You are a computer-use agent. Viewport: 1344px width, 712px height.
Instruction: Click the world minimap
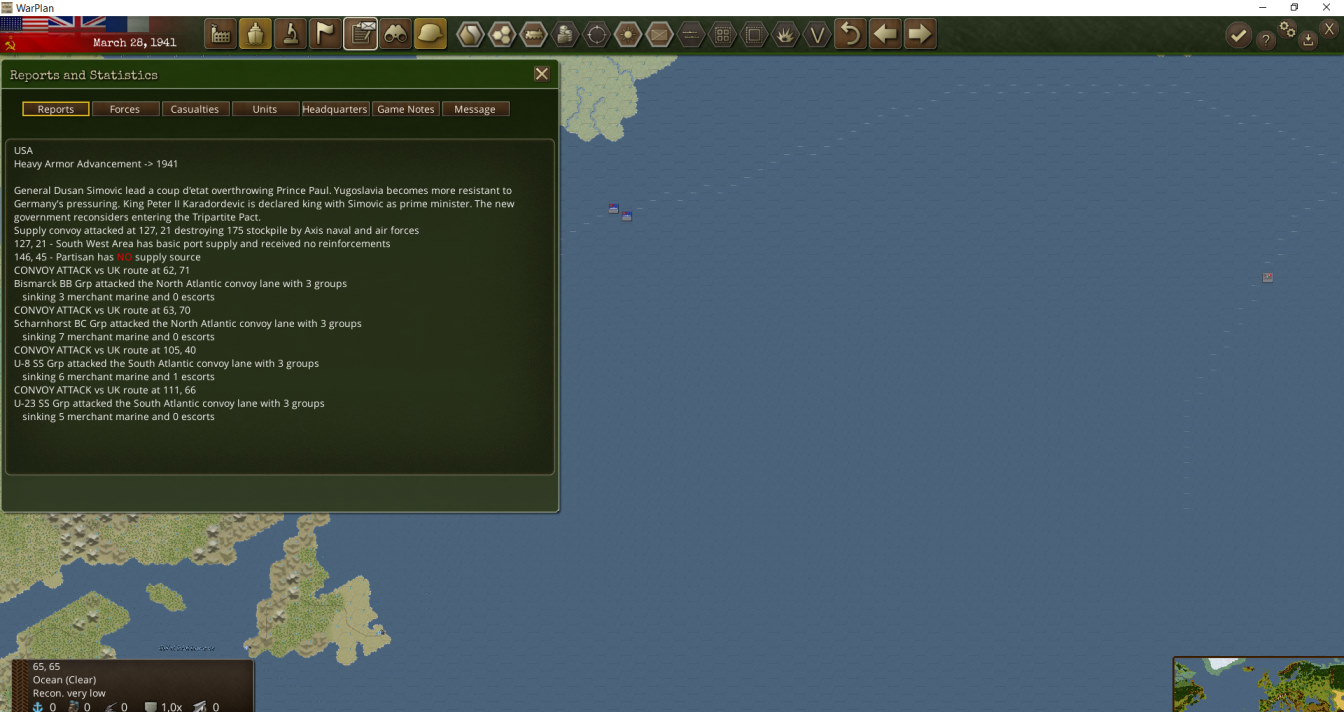click(1258, 685)
